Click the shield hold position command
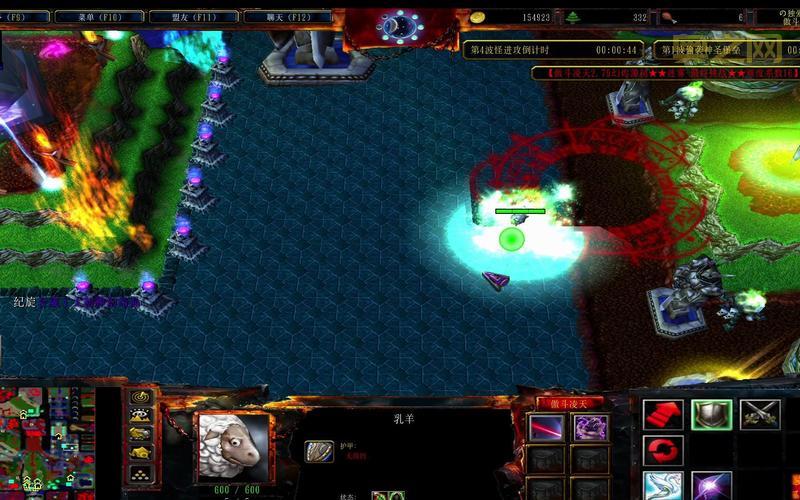The height and width of the screenshot is (500, 800). tap(711, 414)
